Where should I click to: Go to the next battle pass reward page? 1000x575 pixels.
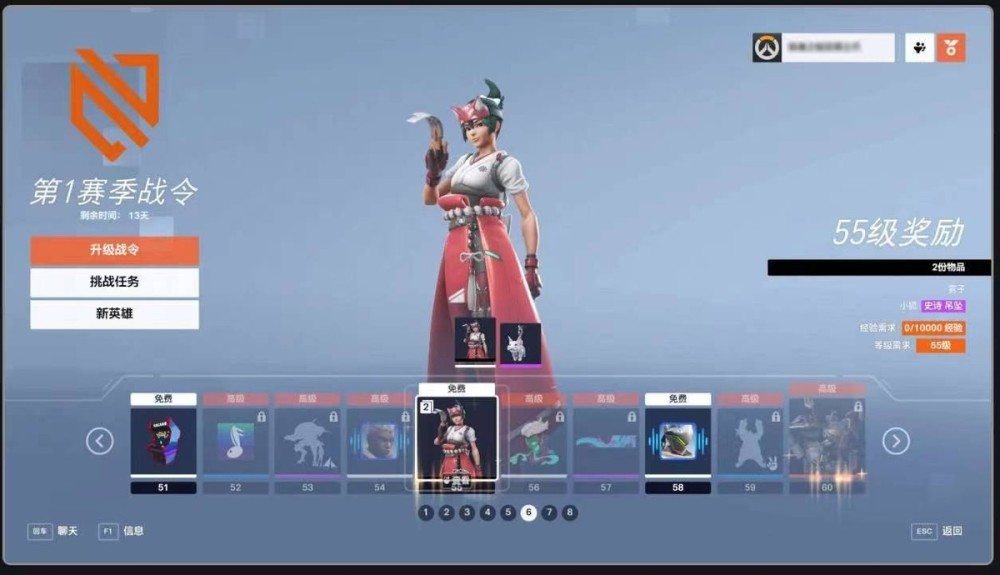(895, 441)
